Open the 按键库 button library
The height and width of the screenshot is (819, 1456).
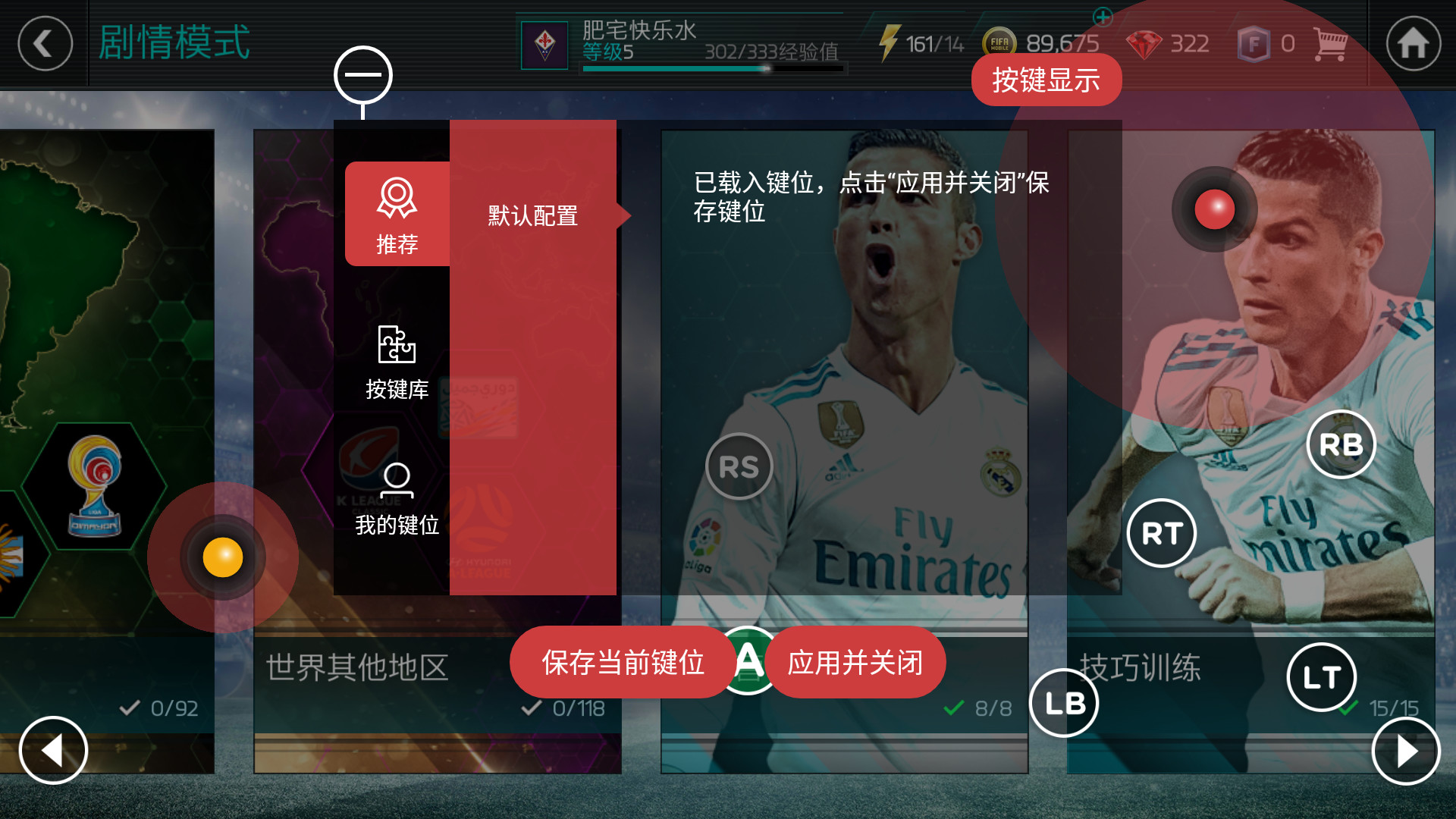[x=397, y=362]
